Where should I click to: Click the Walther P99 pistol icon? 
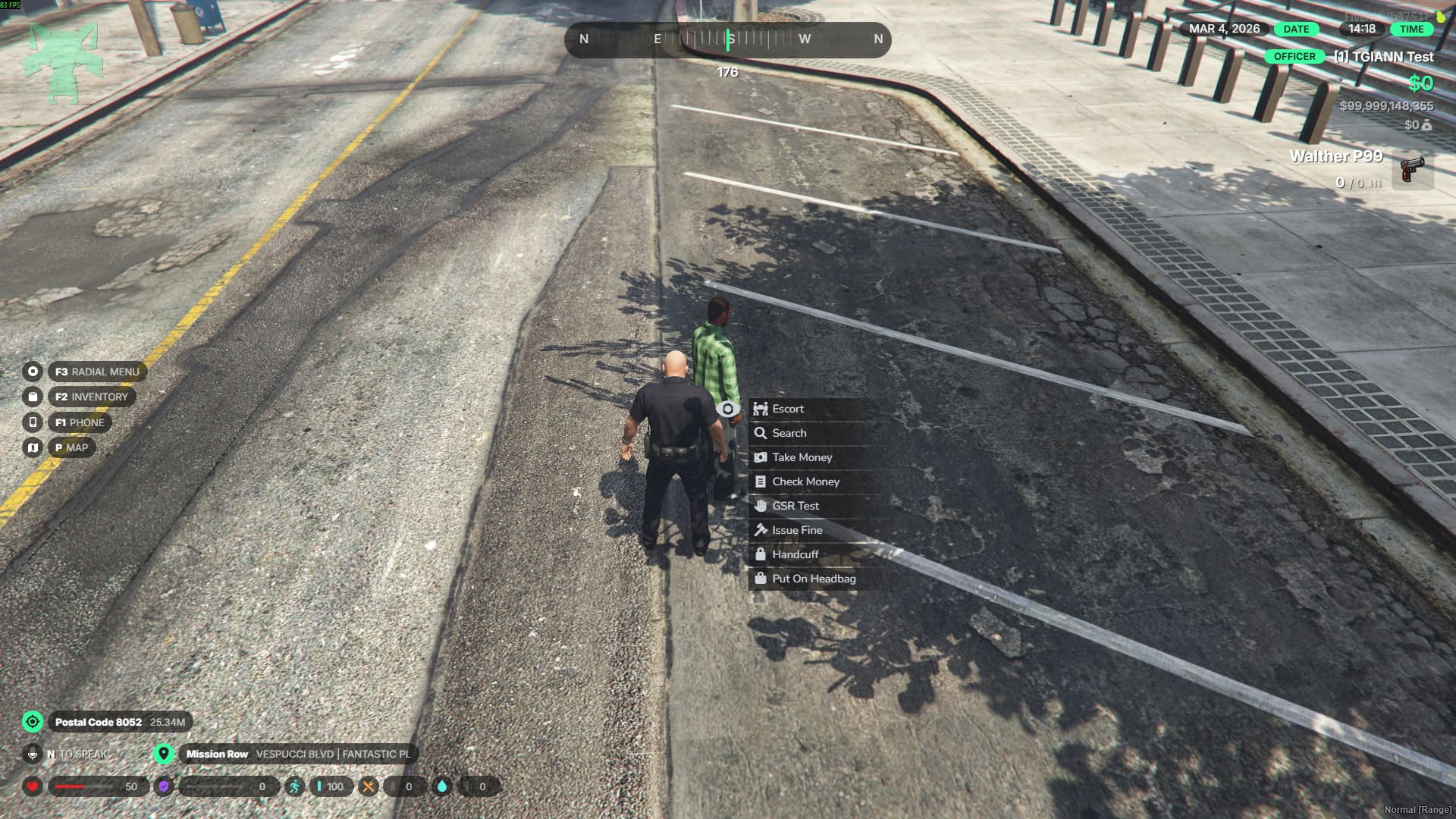click(1411, 169)
